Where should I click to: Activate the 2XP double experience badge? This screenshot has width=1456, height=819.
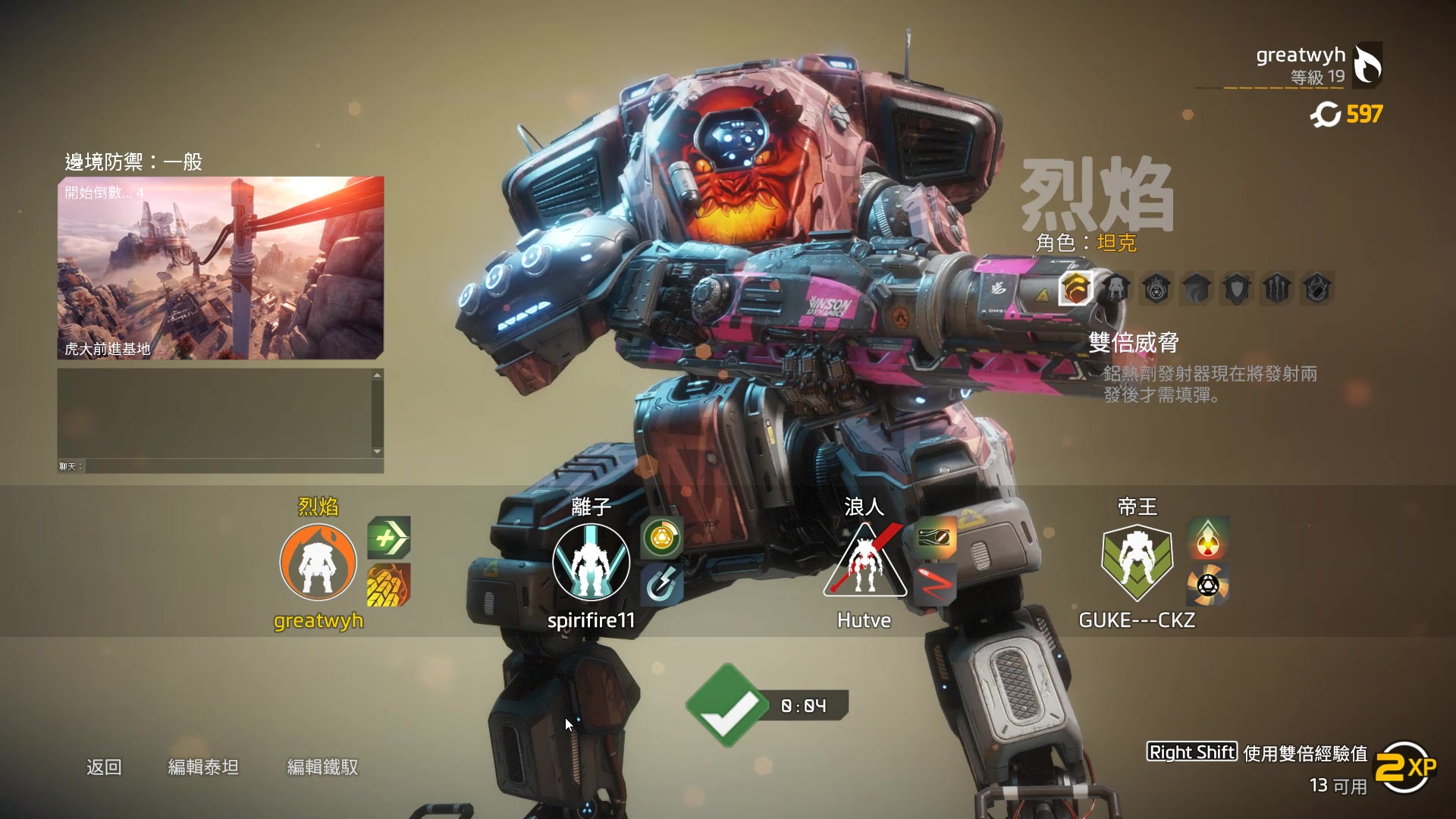click(1405, 768)
